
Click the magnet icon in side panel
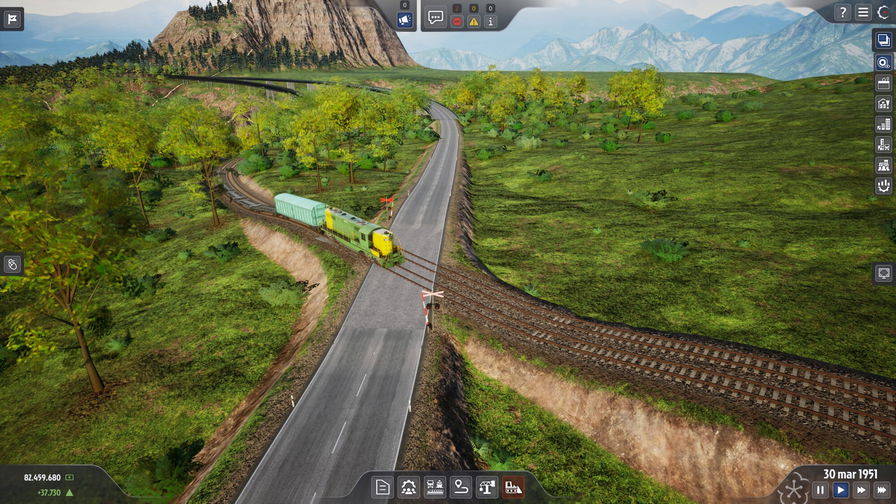[x=884, y=185]
